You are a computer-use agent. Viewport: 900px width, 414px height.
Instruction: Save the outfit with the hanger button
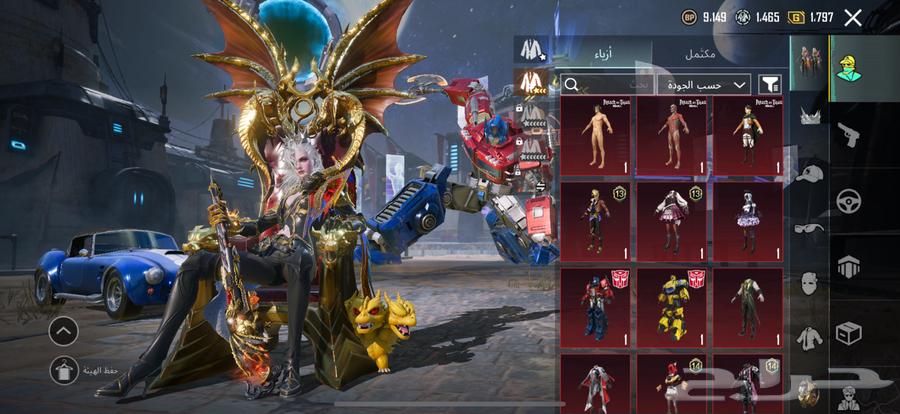(63, 369)
